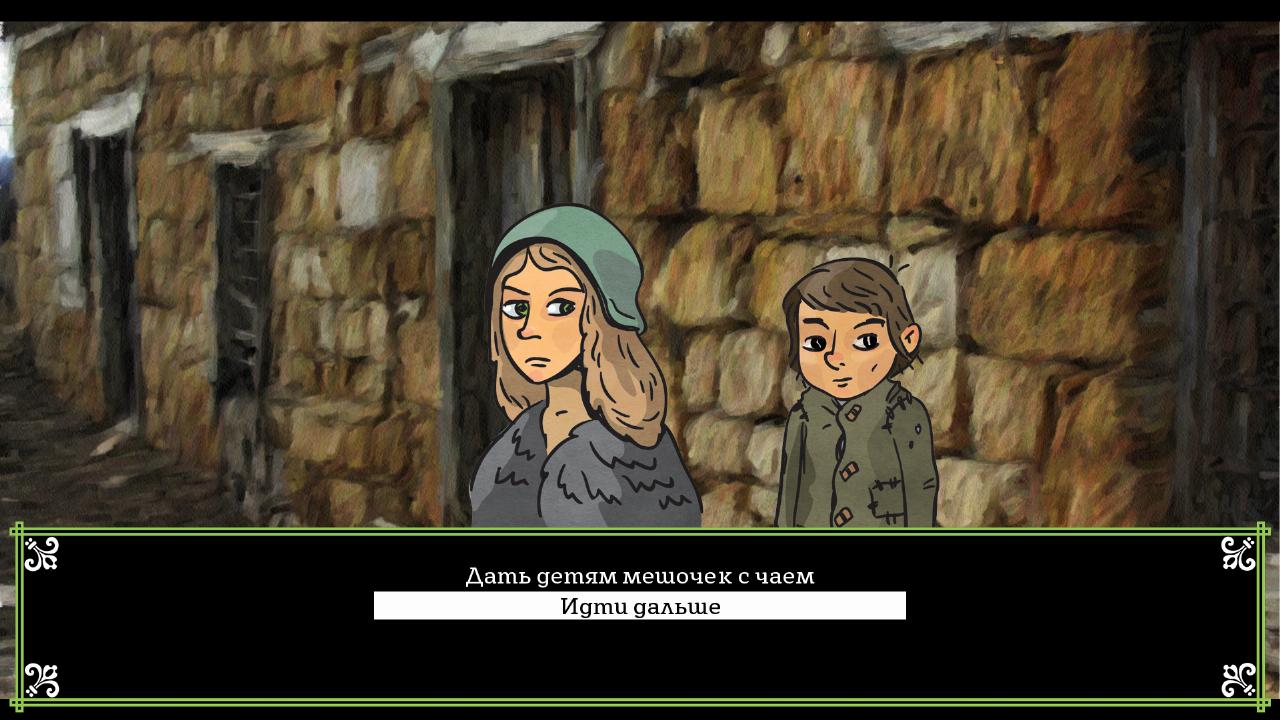1280x720 pixels.
Task: Choose the highlighted 'Идти дальше' option
Action: (639, 605)
